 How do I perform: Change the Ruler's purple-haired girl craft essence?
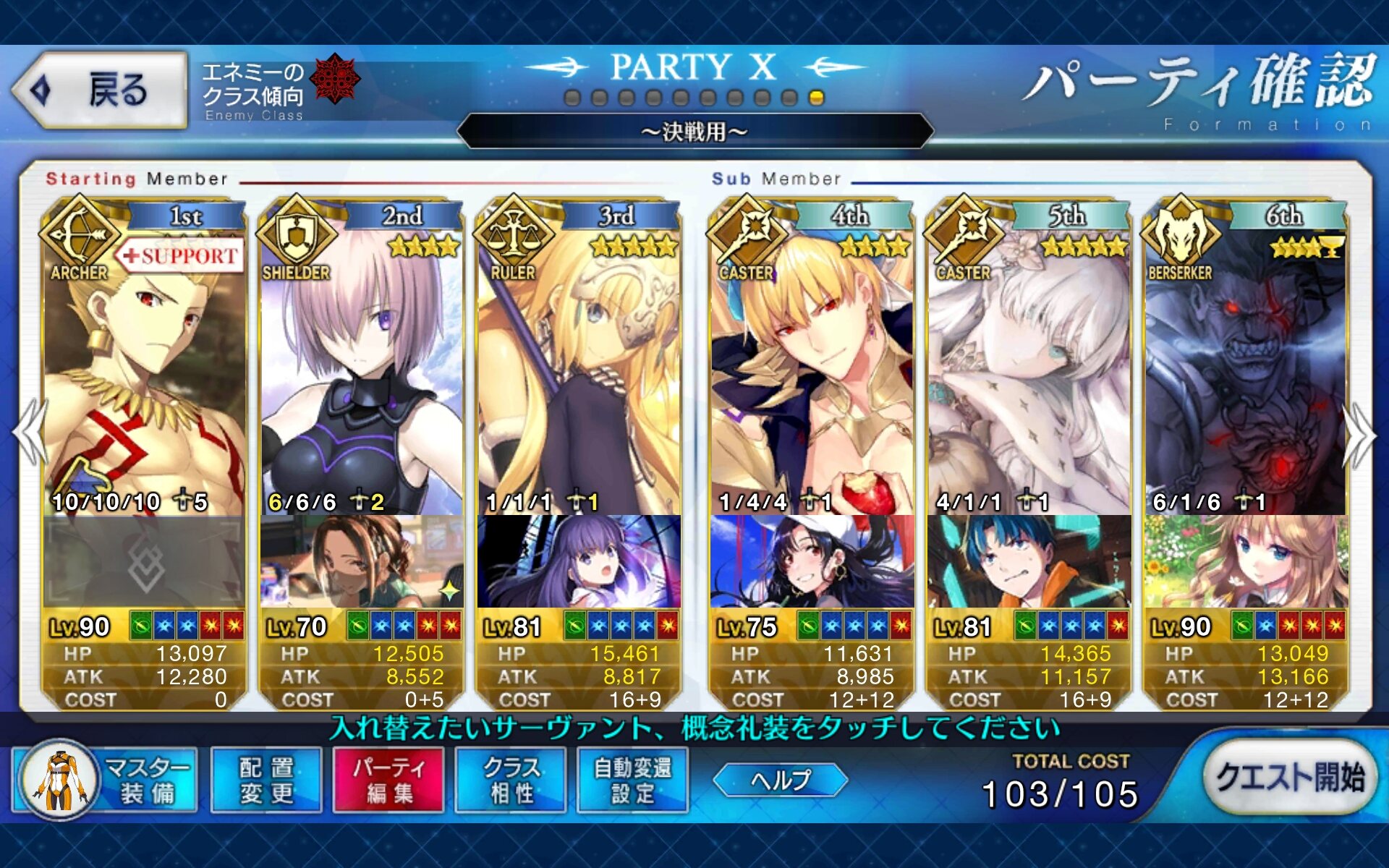pos(579,562)
